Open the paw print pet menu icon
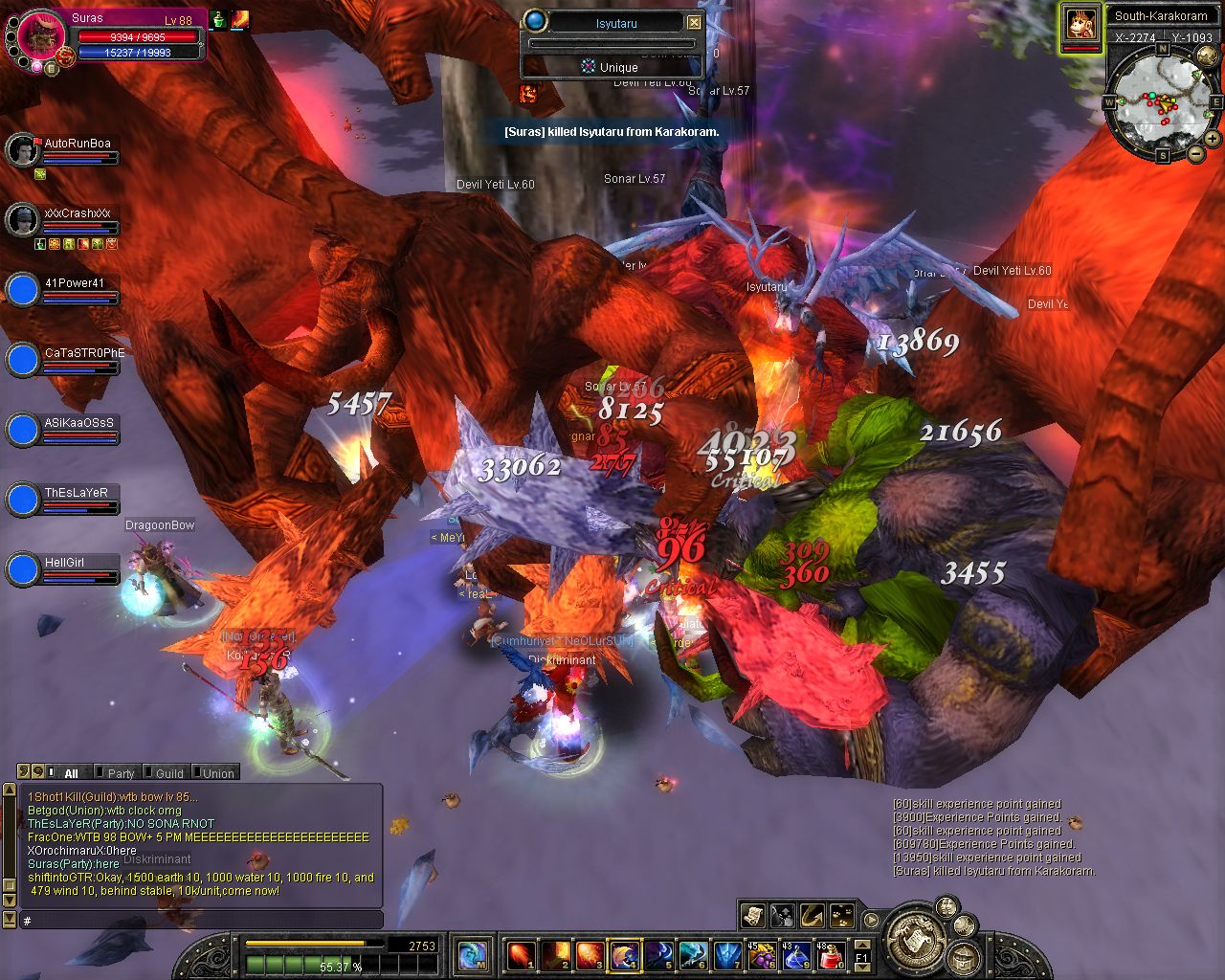 (842, 916)
